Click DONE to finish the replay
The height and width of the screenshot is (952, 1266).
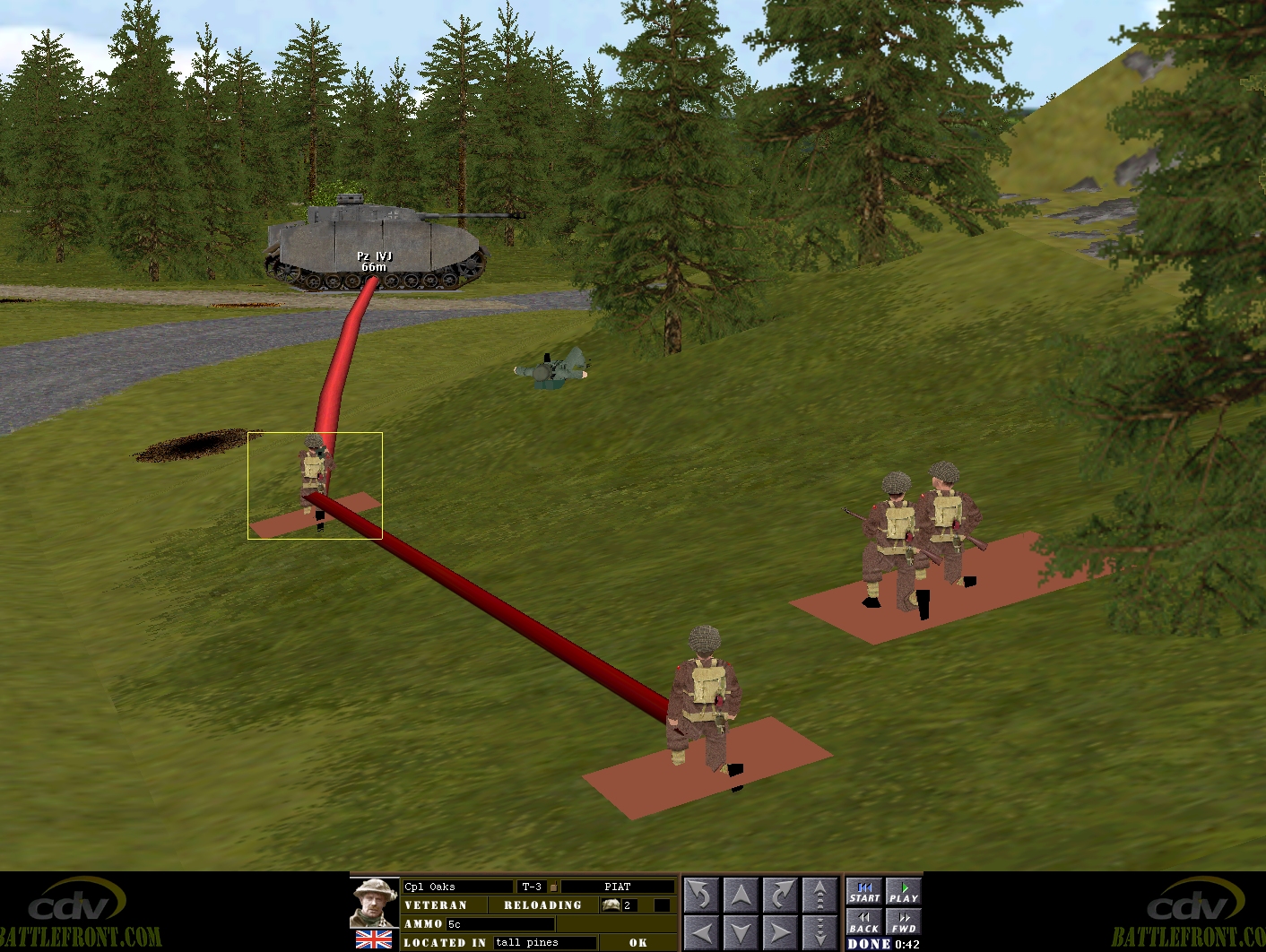click(869, 944)
